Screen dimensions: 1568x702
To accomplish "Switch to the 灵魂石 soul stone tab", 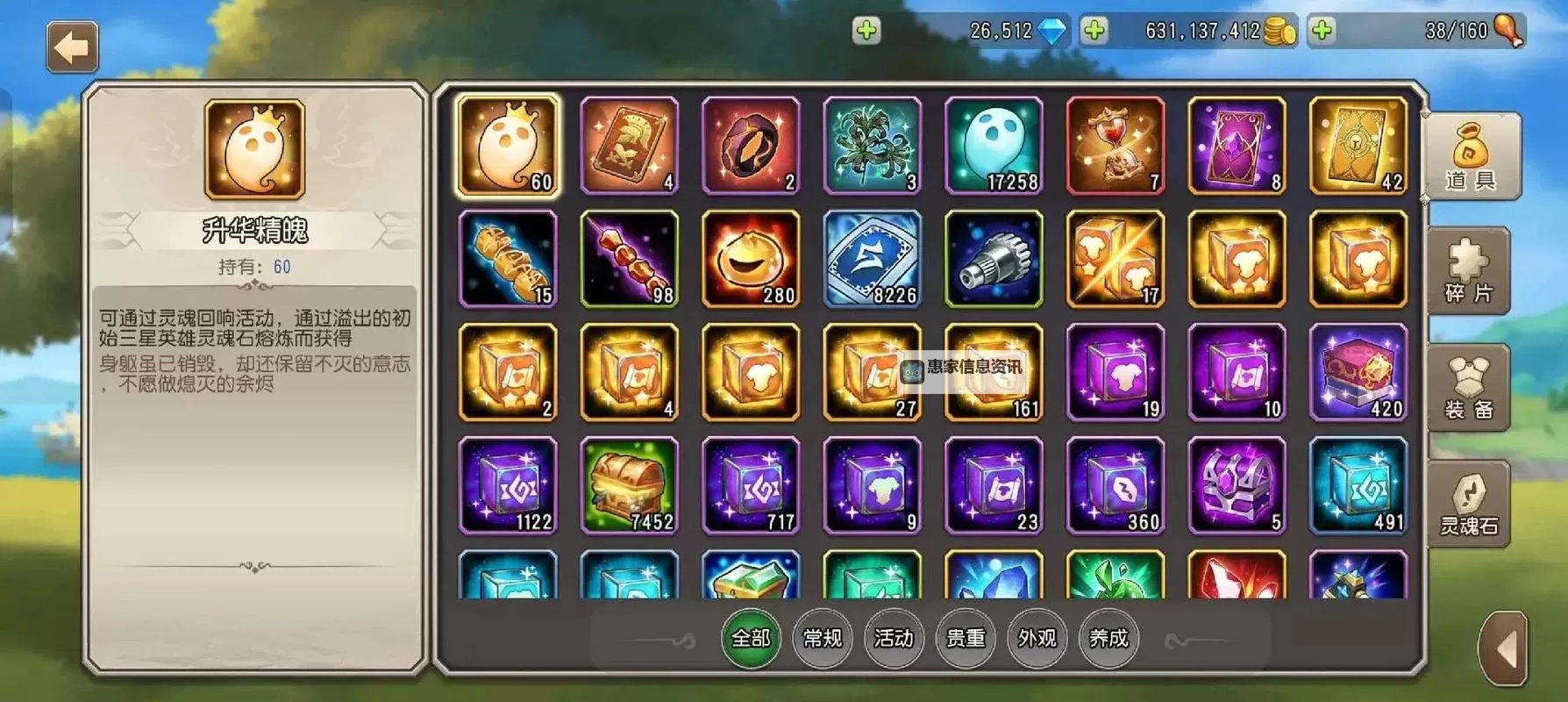I will pos(1469,502).
